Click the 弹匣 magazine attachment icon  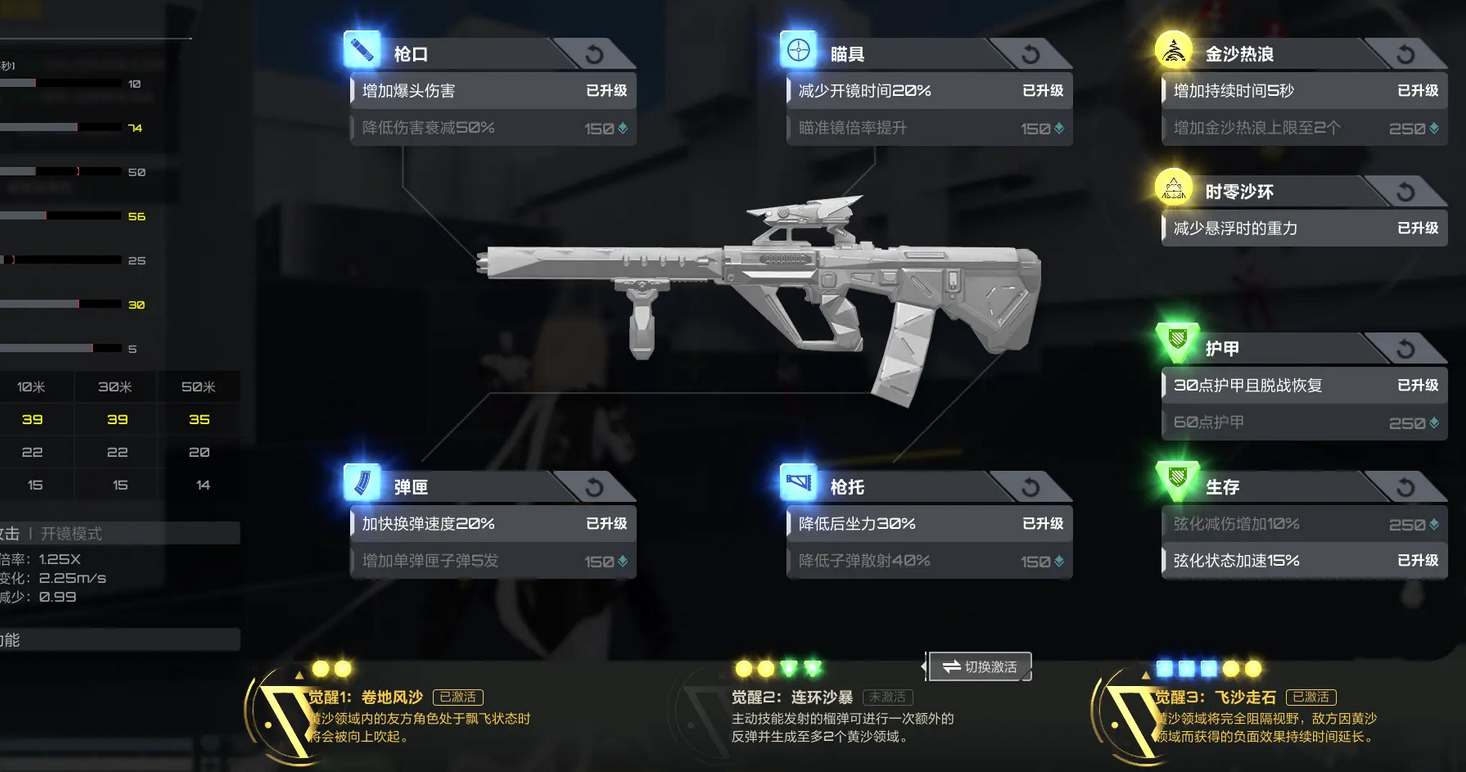[x=361, y=486]
